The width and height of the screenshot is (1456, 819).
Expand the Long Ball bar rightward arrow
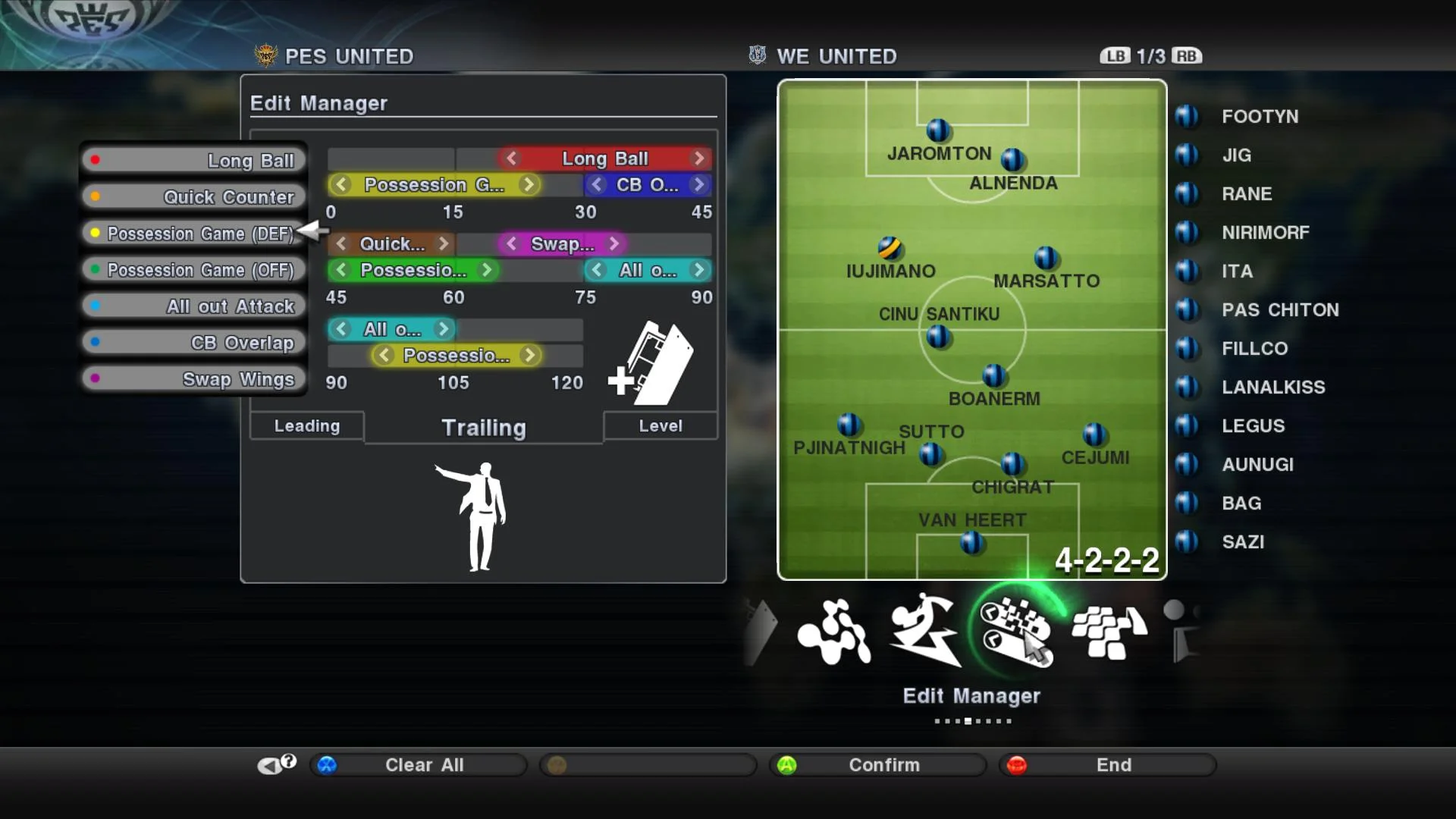click(x=698, y=158)
